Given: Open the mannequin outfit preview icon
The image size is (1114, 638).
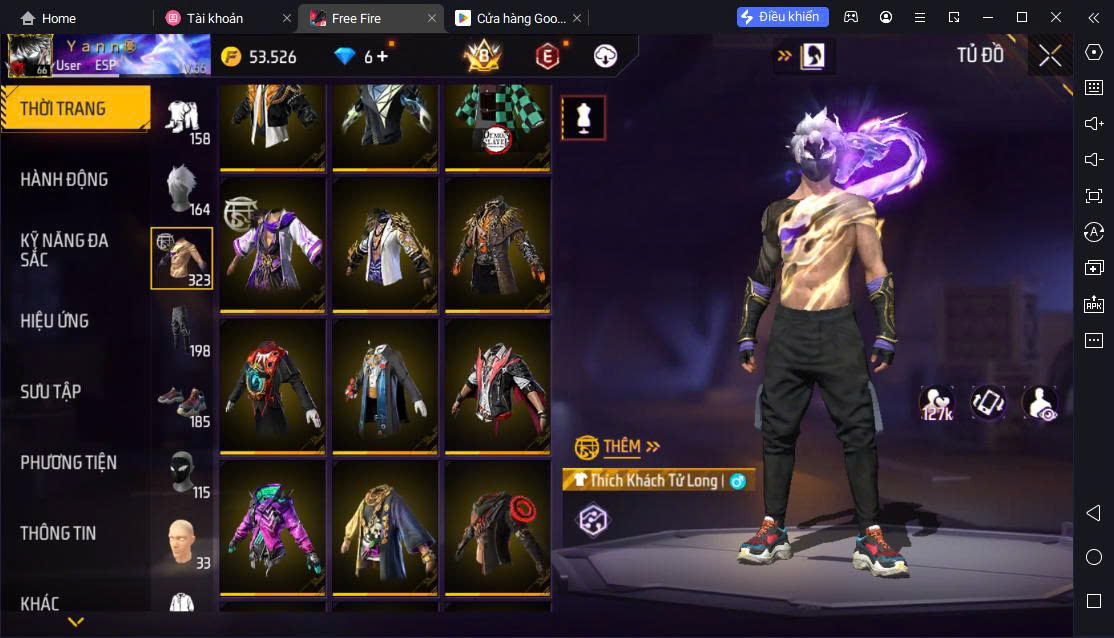Looking at the screenshot, I should pos(583,118).
